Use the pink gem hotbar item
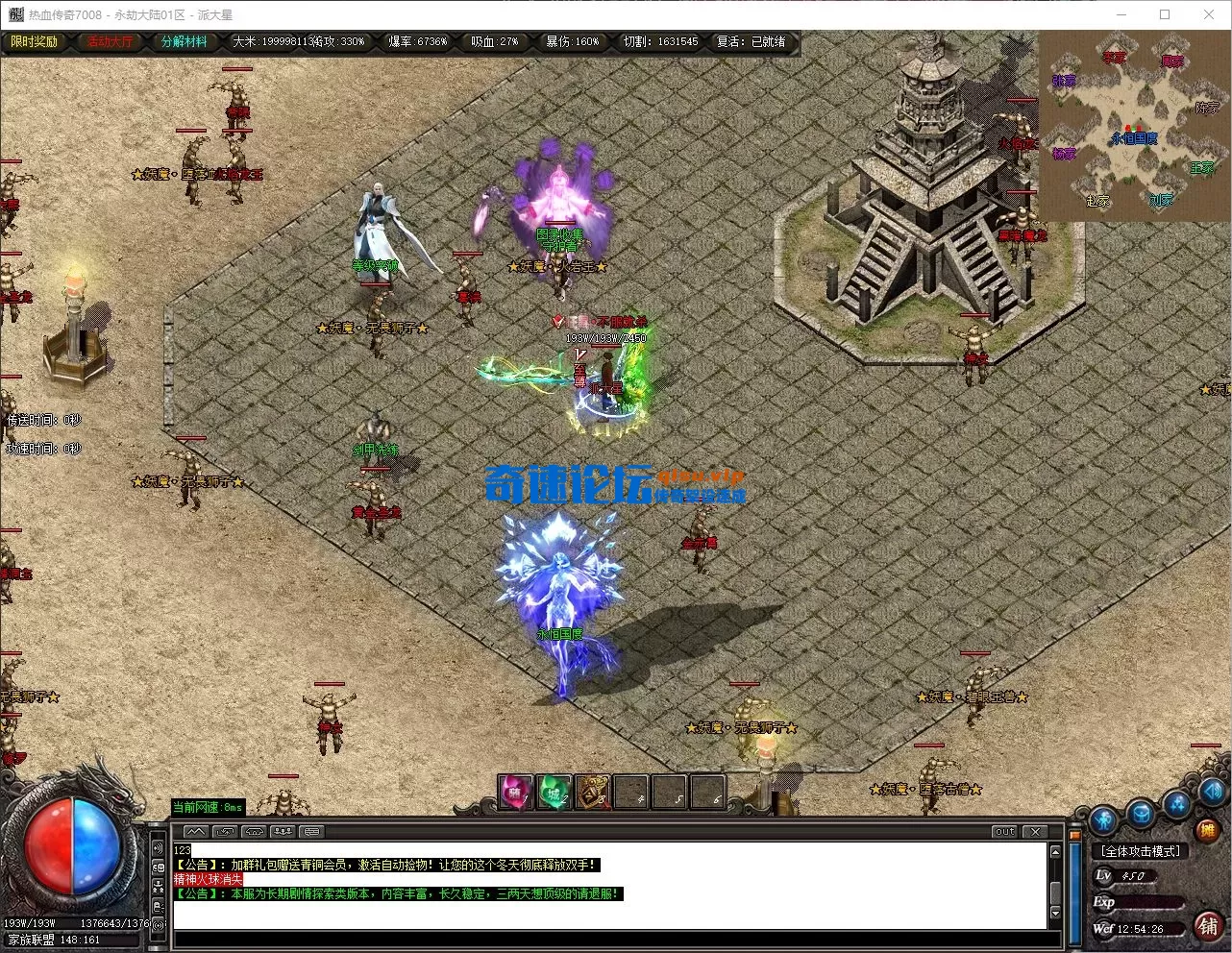This screenshot has height=953, width=1232. pos(515,793)
